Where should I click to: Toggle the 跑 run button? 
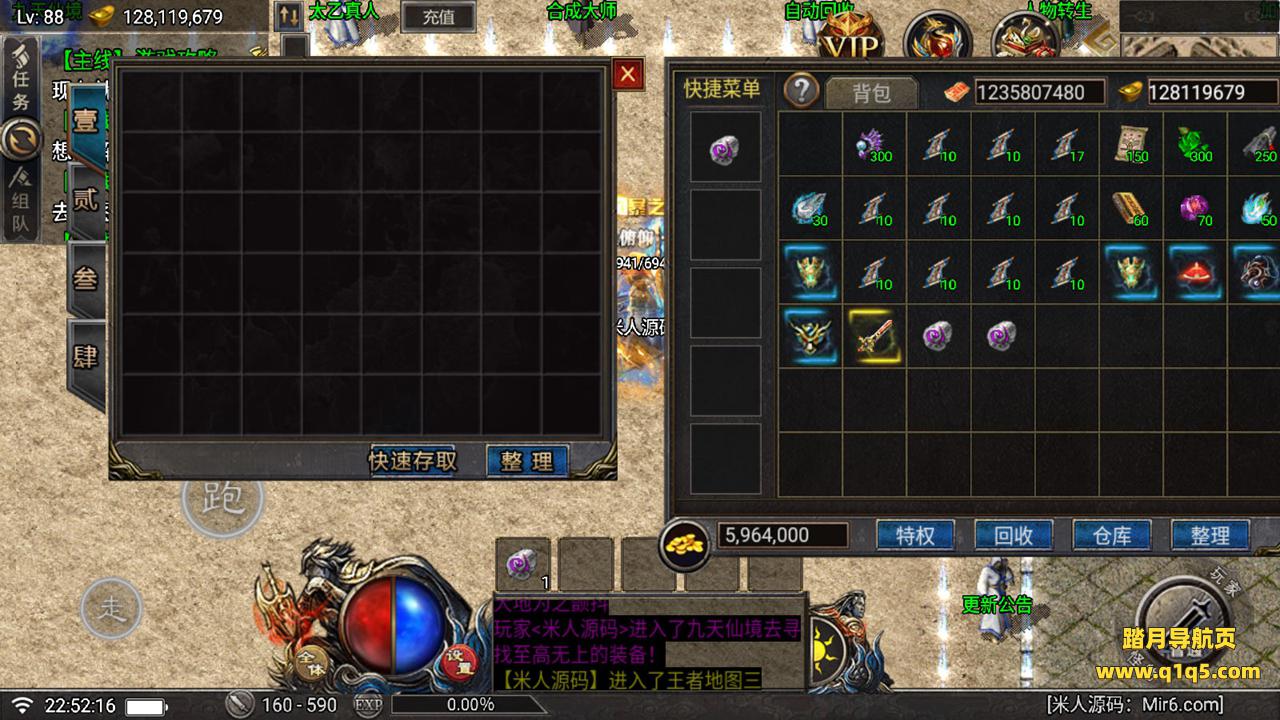click(221, 498)
